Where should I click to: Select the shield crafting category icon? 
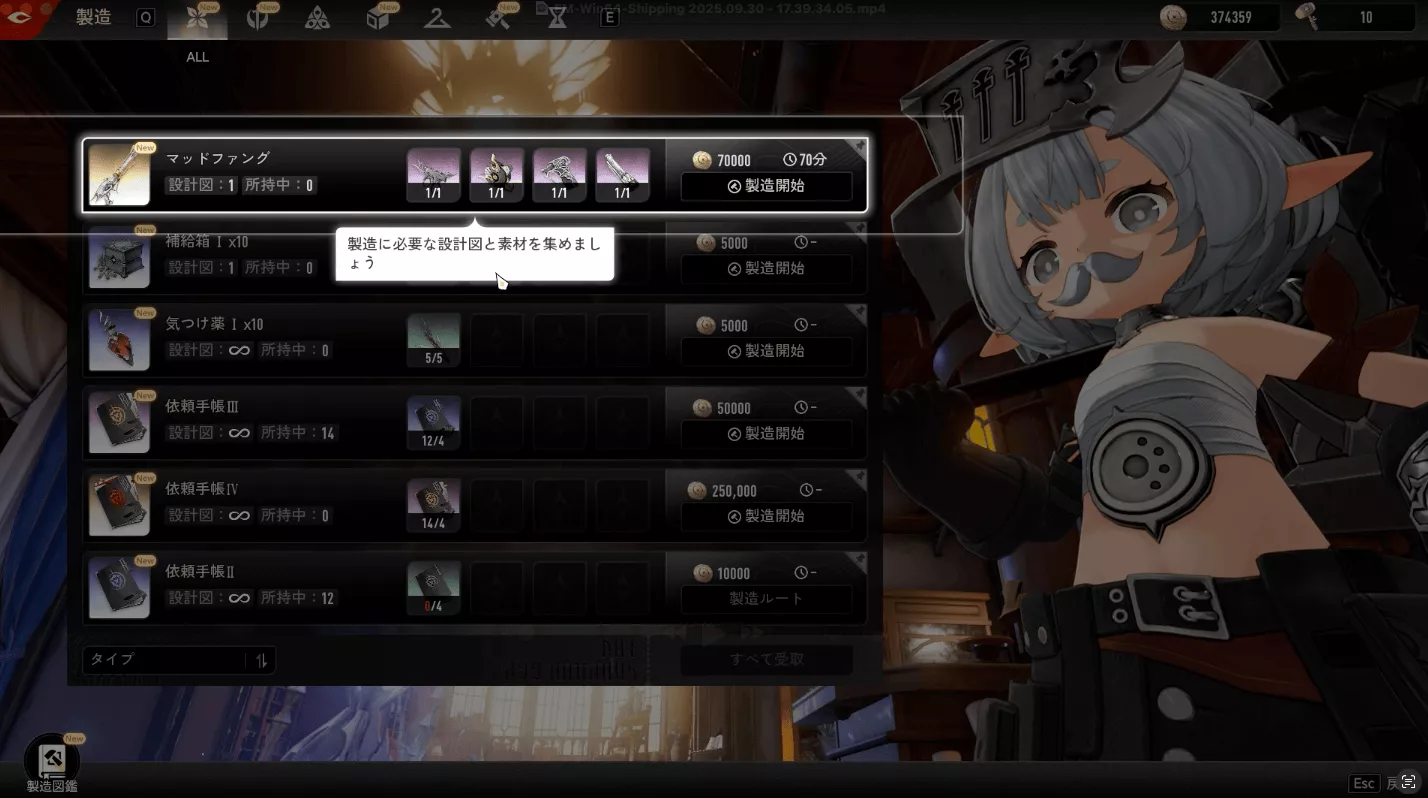pos(260,18)
